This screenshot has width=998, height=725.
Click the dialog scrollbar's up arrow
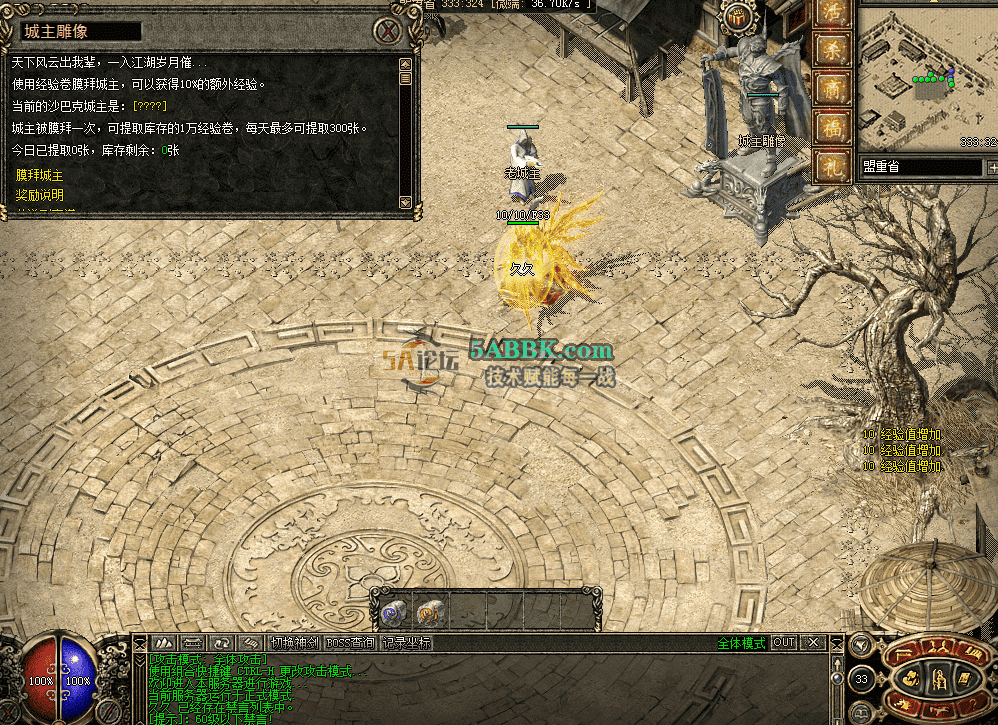(405, 64)
